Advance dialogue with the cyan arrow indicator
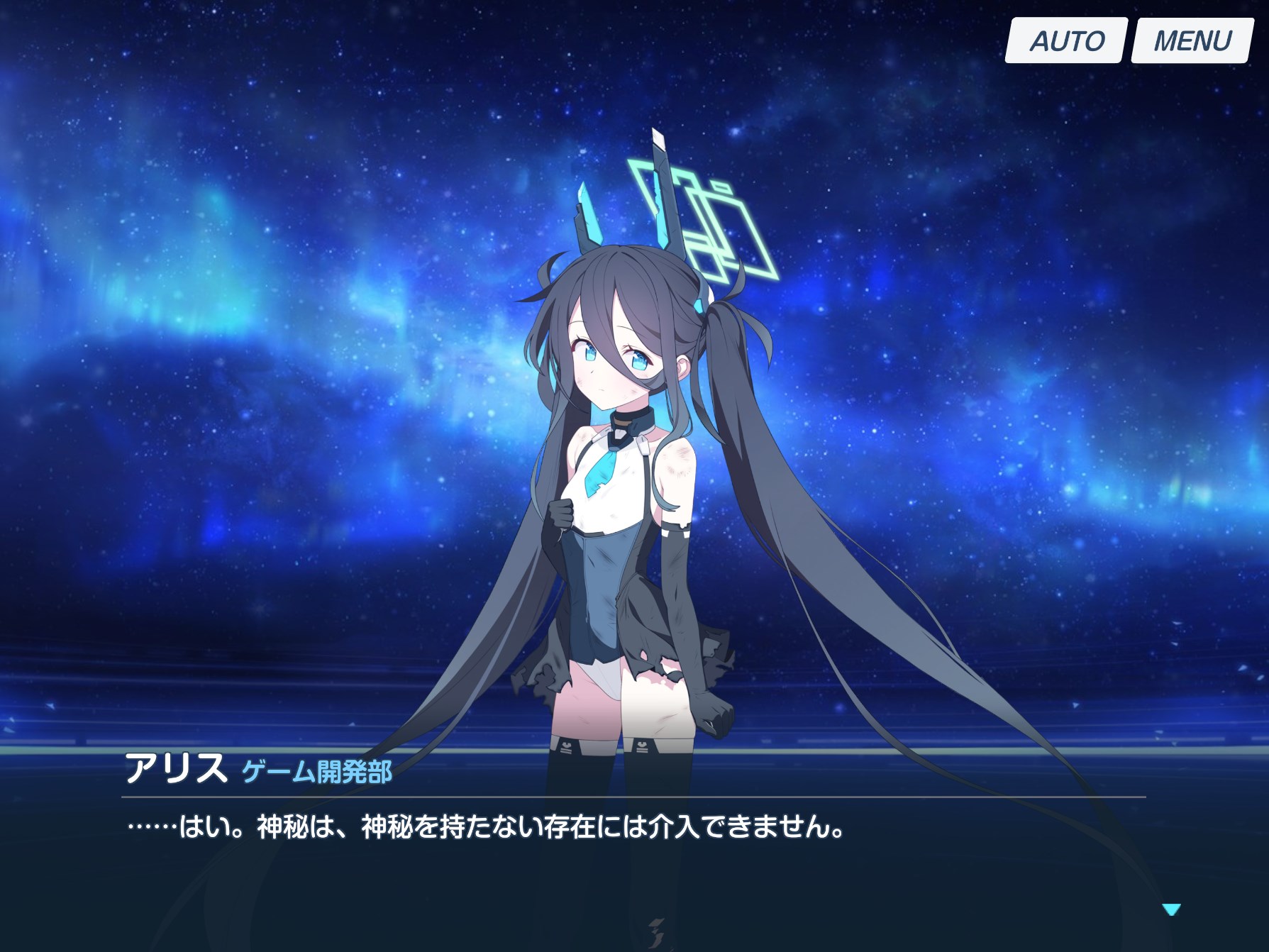The image size is (1269, 952). (1171, 909)
